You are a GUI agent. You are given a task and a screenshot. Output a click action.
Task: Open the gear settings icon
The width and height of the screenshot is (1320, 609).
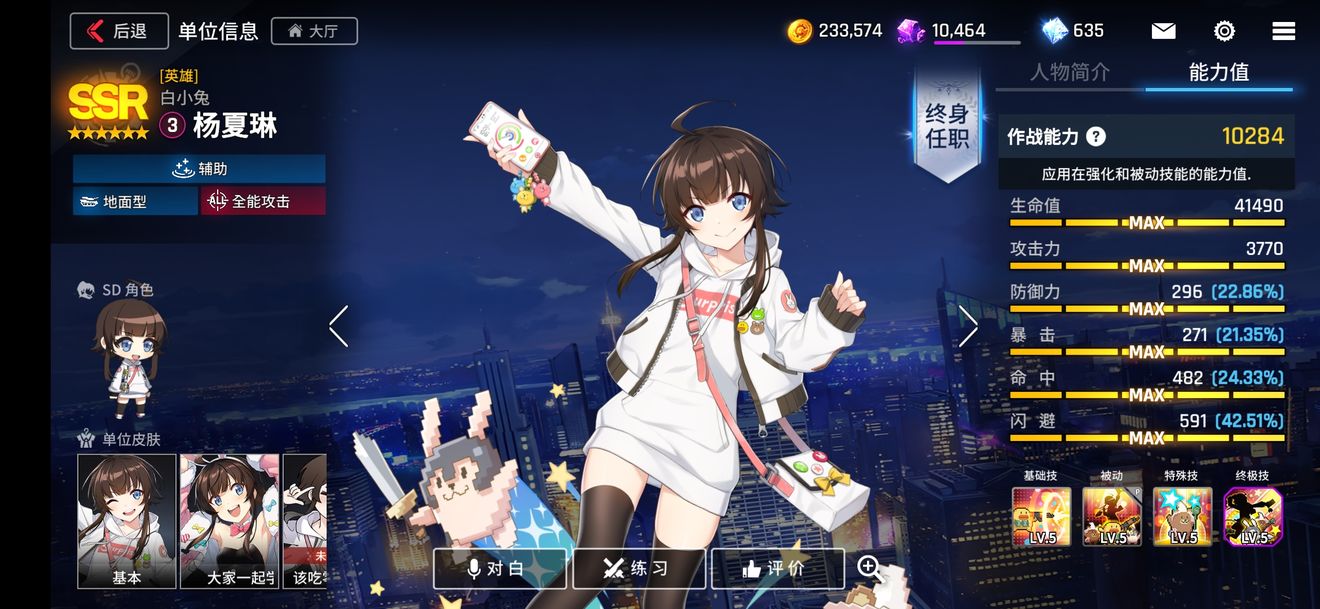(x=1224, y=31)
